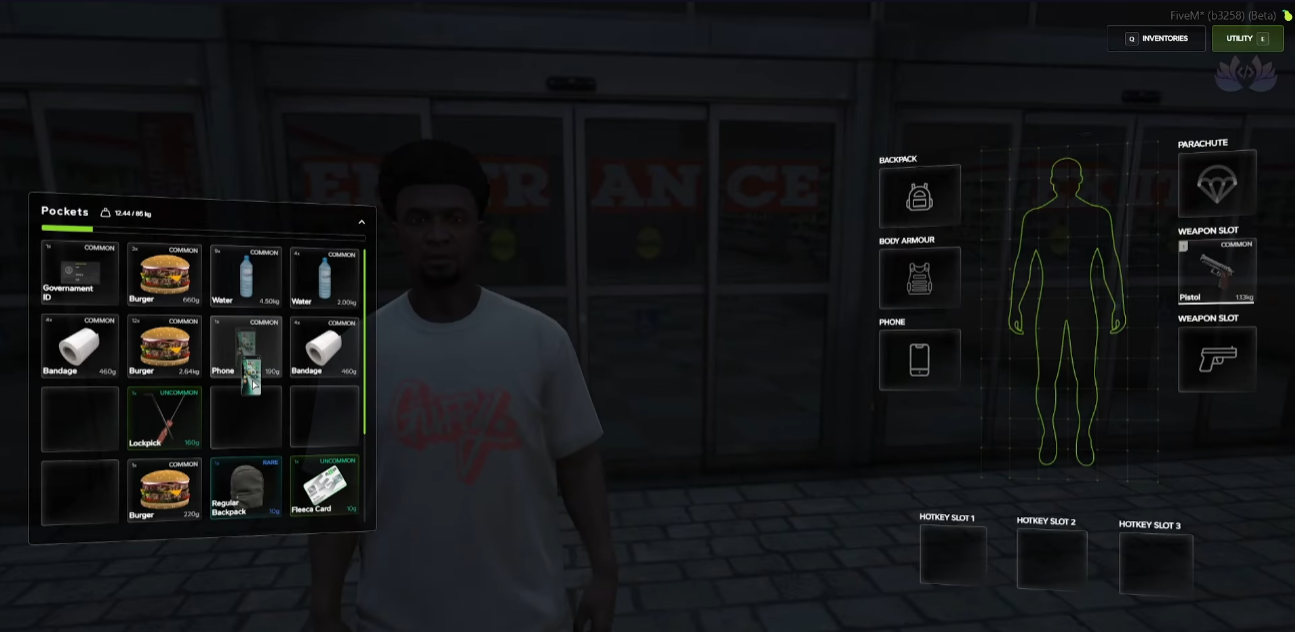This screenshot has height=632, width=1295.
Task: Click Hotkey Slot 3
Action: point(1155,563)
